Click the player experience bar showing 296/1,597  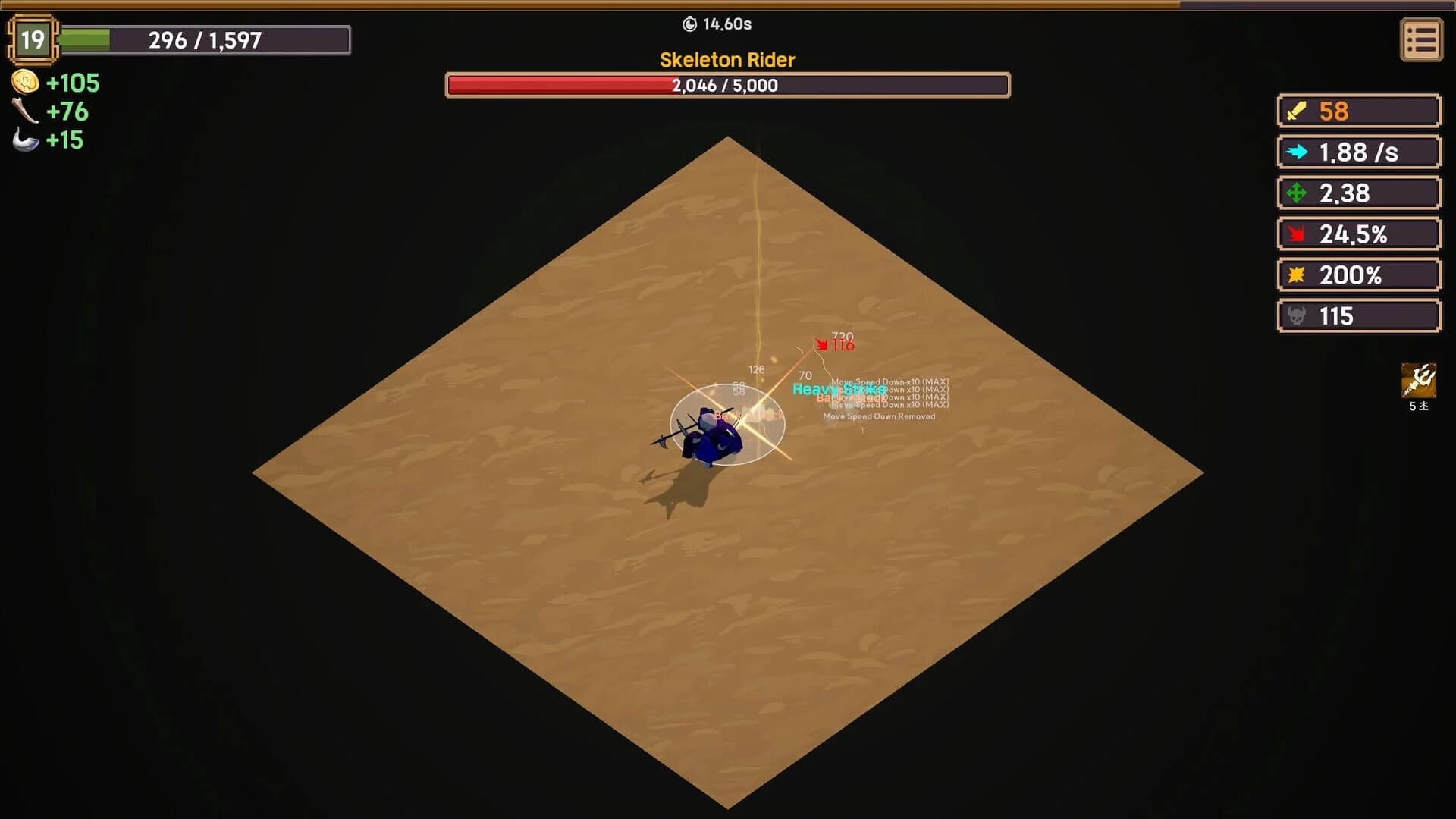tap(205, 40)
